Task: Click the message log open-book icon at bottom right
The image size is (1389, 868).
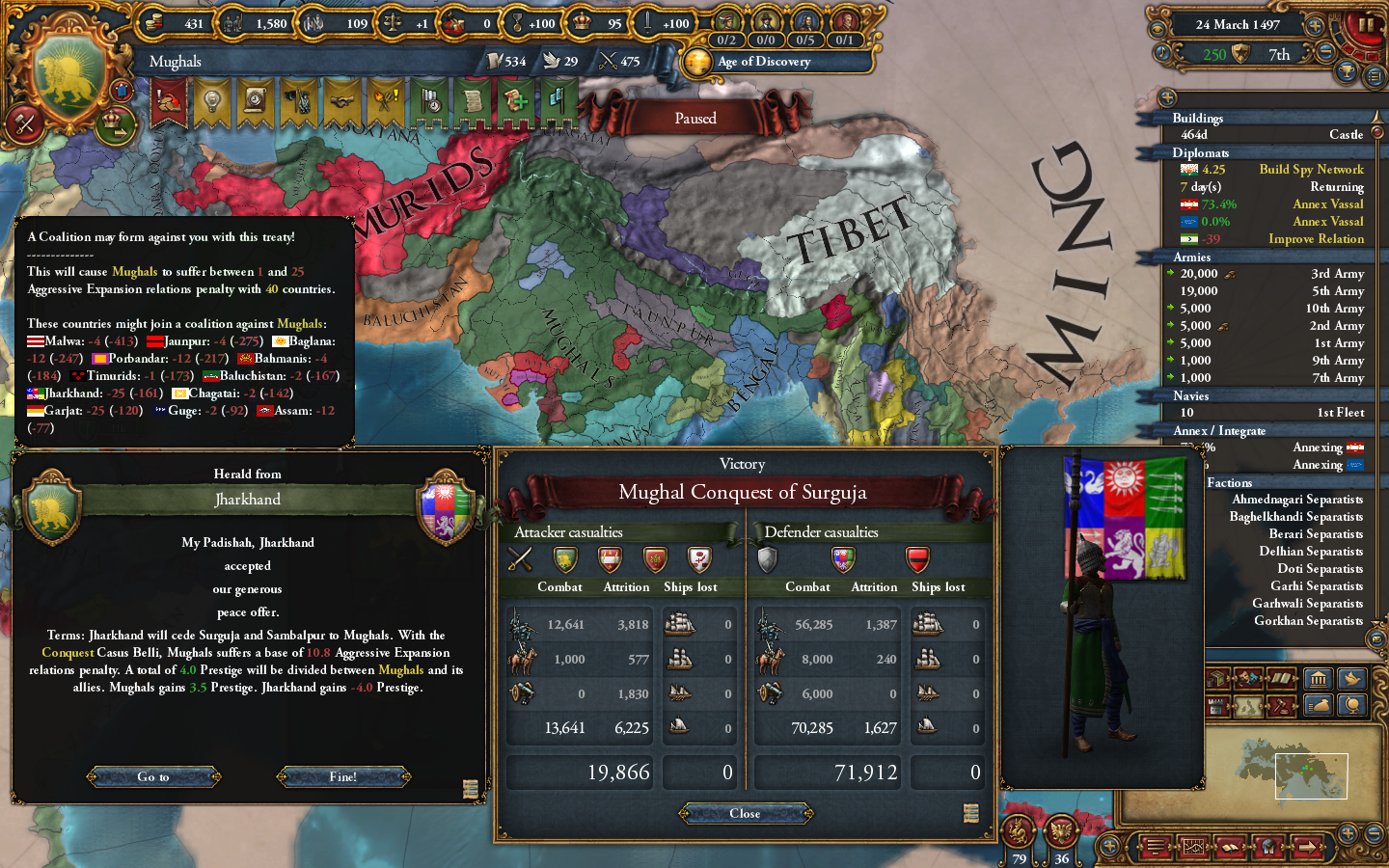Action: point(1231,847)
